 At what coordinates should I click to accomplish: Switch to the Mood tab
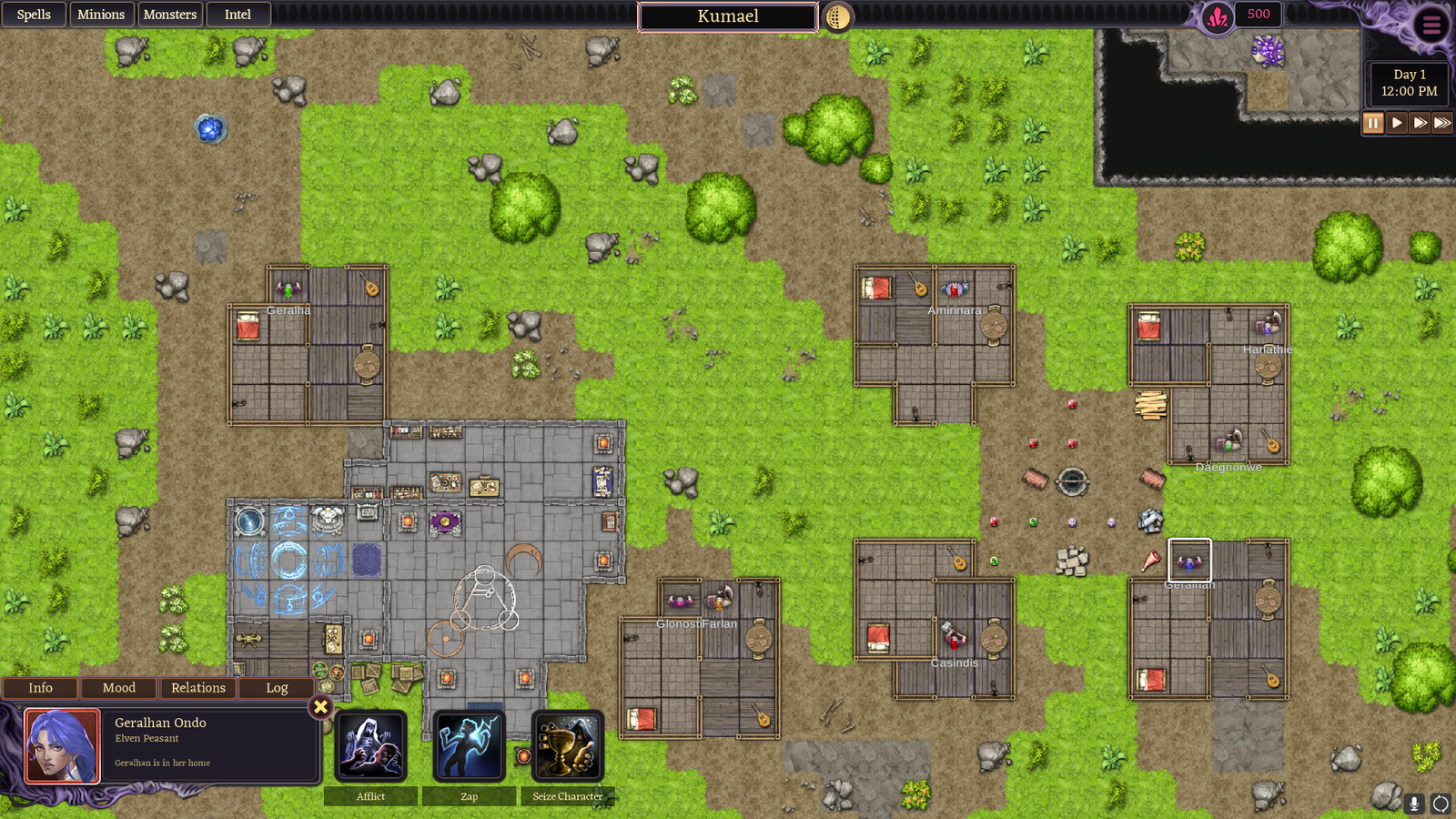[119, 688]
